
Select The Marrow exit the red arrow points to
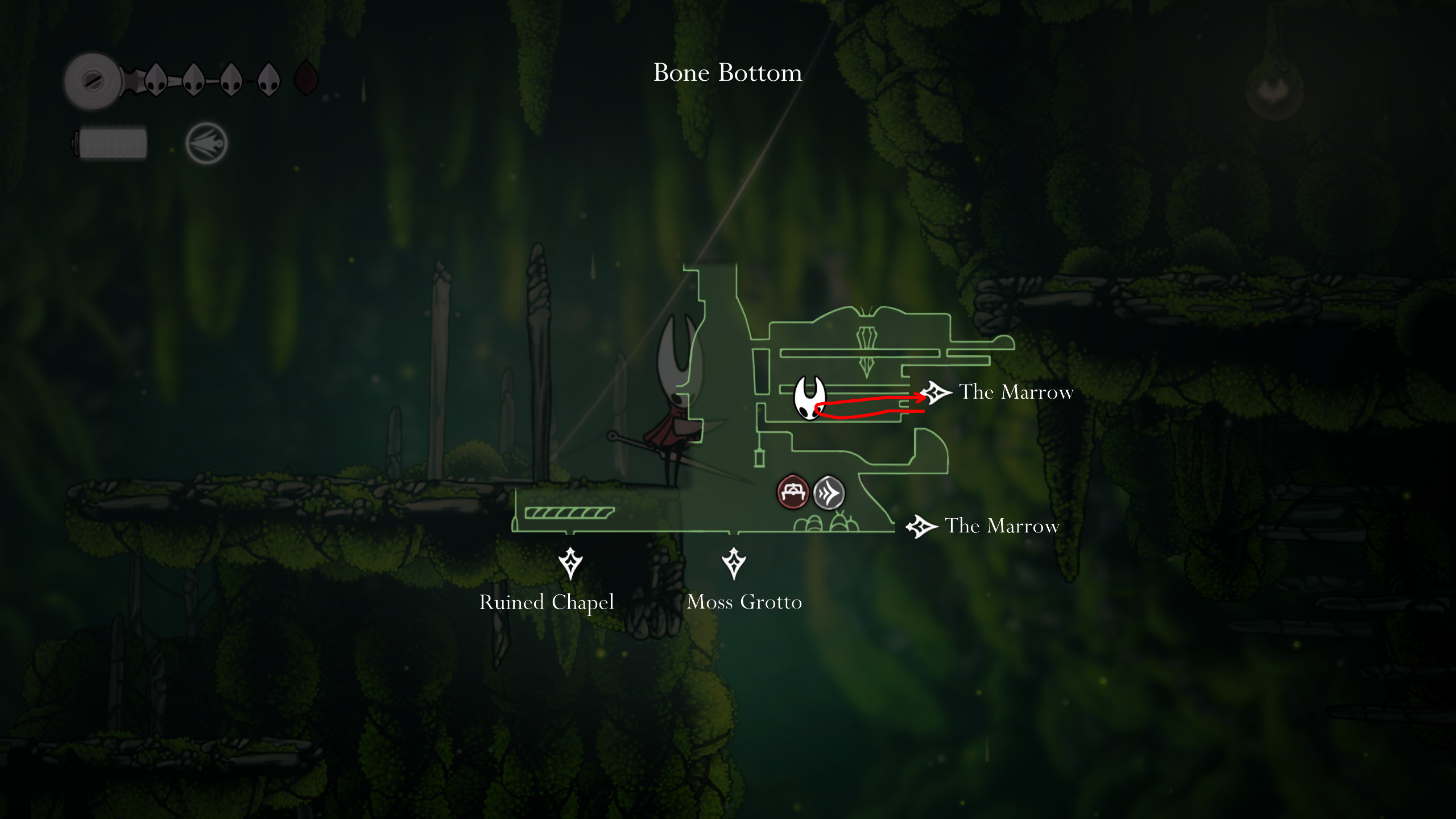[936, 392]
